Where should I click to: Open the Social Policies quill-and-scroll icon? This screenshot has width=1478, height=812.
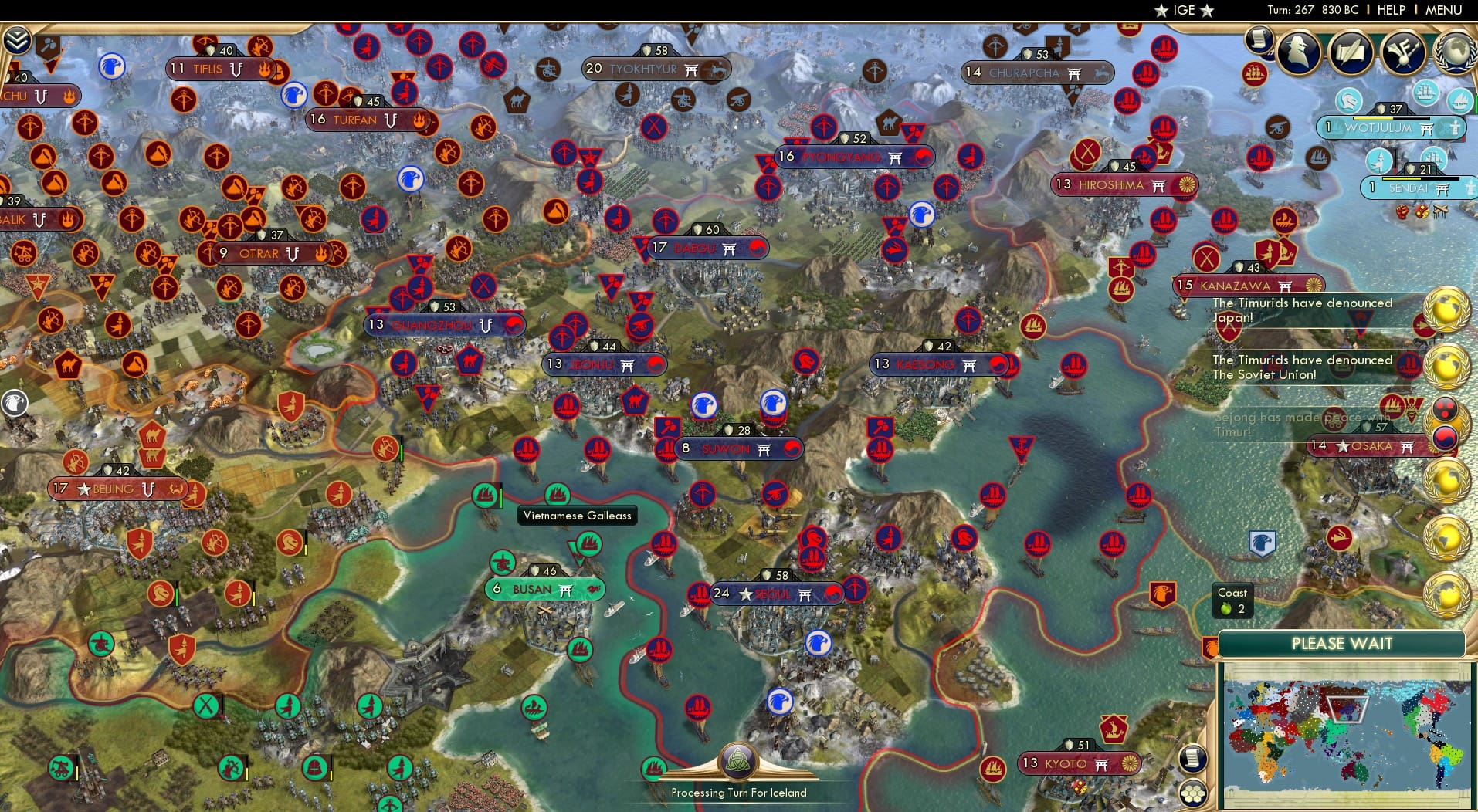point(1351,52)
